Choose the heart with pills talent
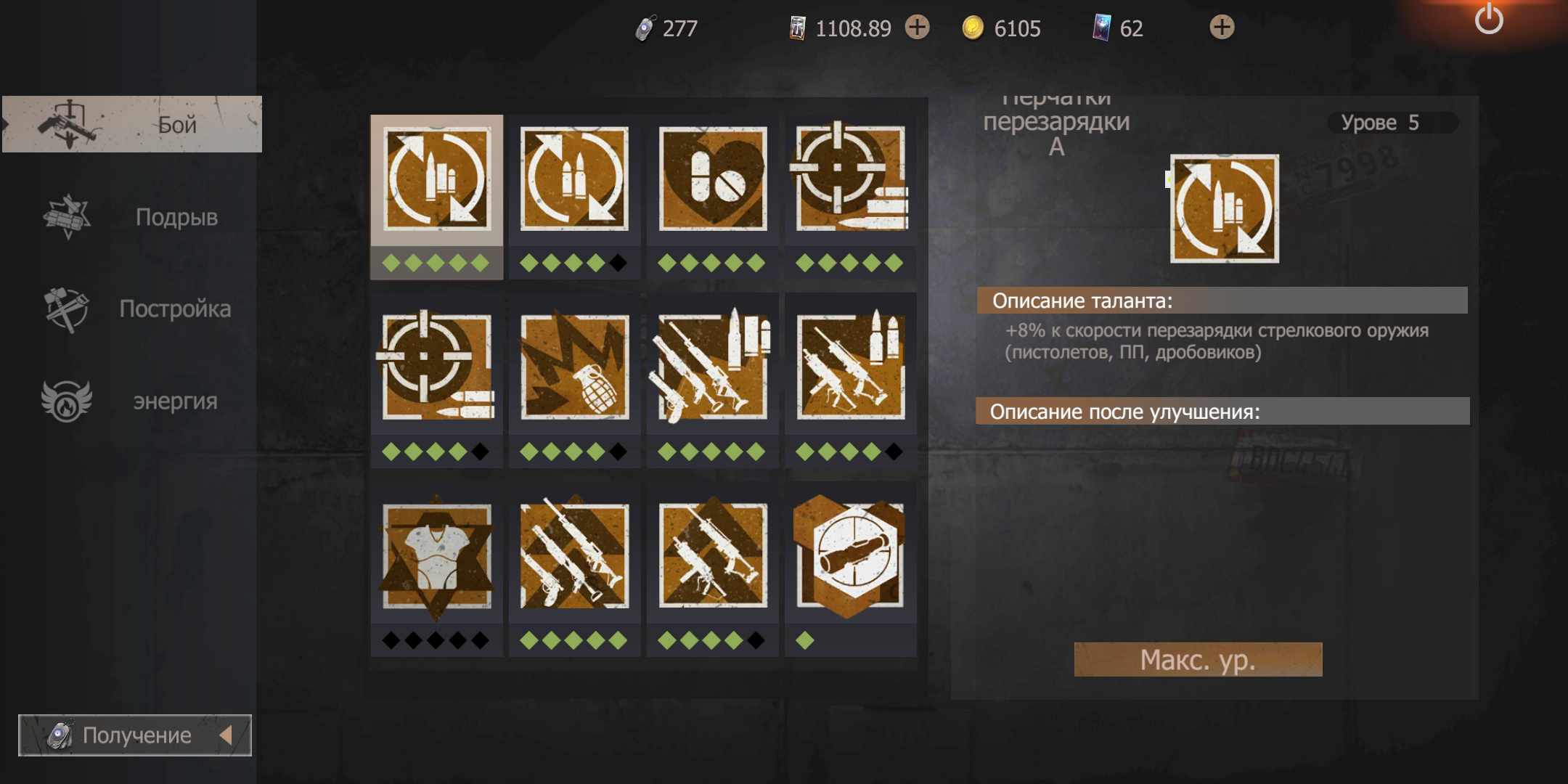 coord(712,179)
